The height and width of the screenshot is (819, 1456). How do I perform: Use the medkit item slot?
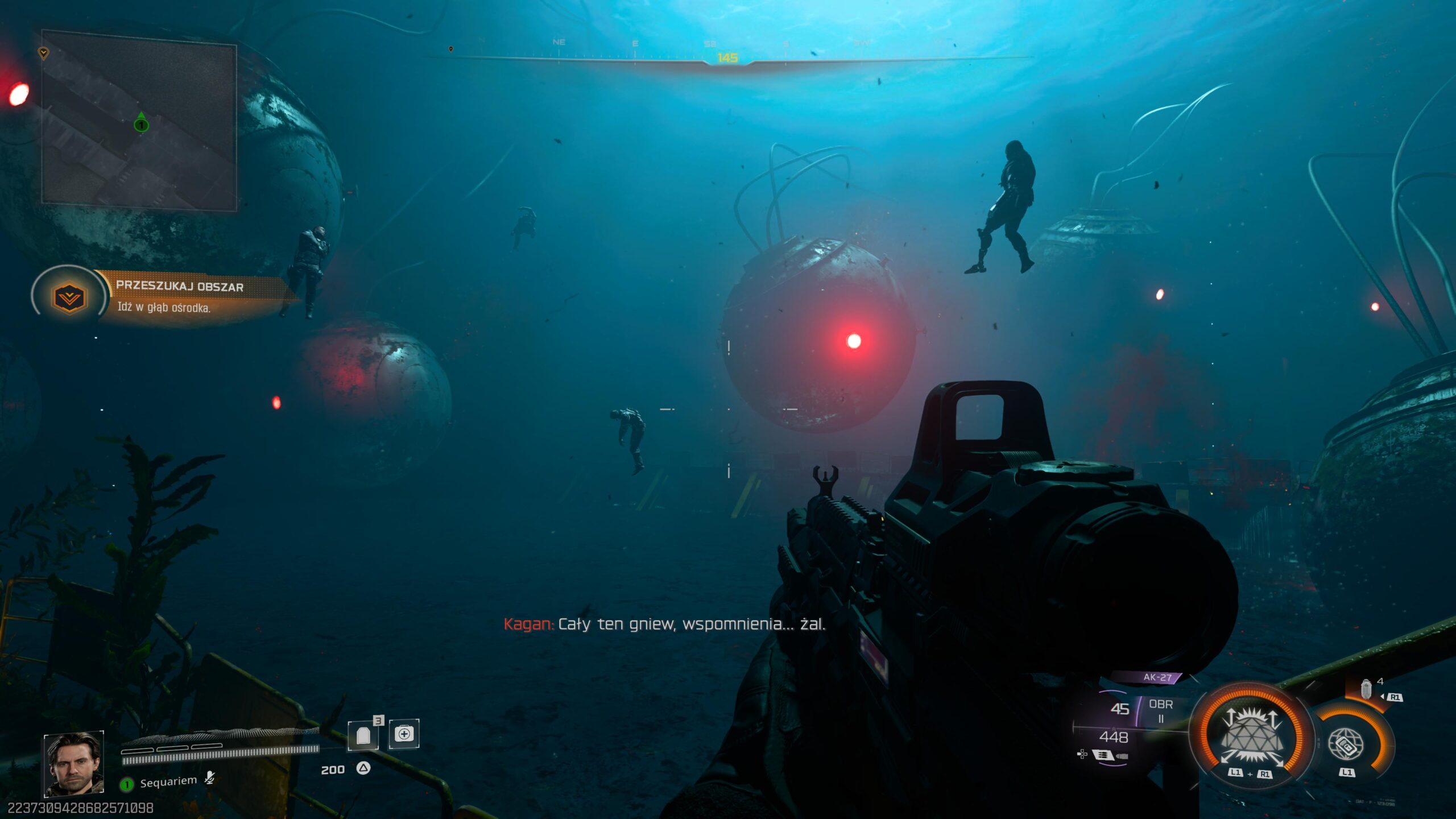[404, 734]
